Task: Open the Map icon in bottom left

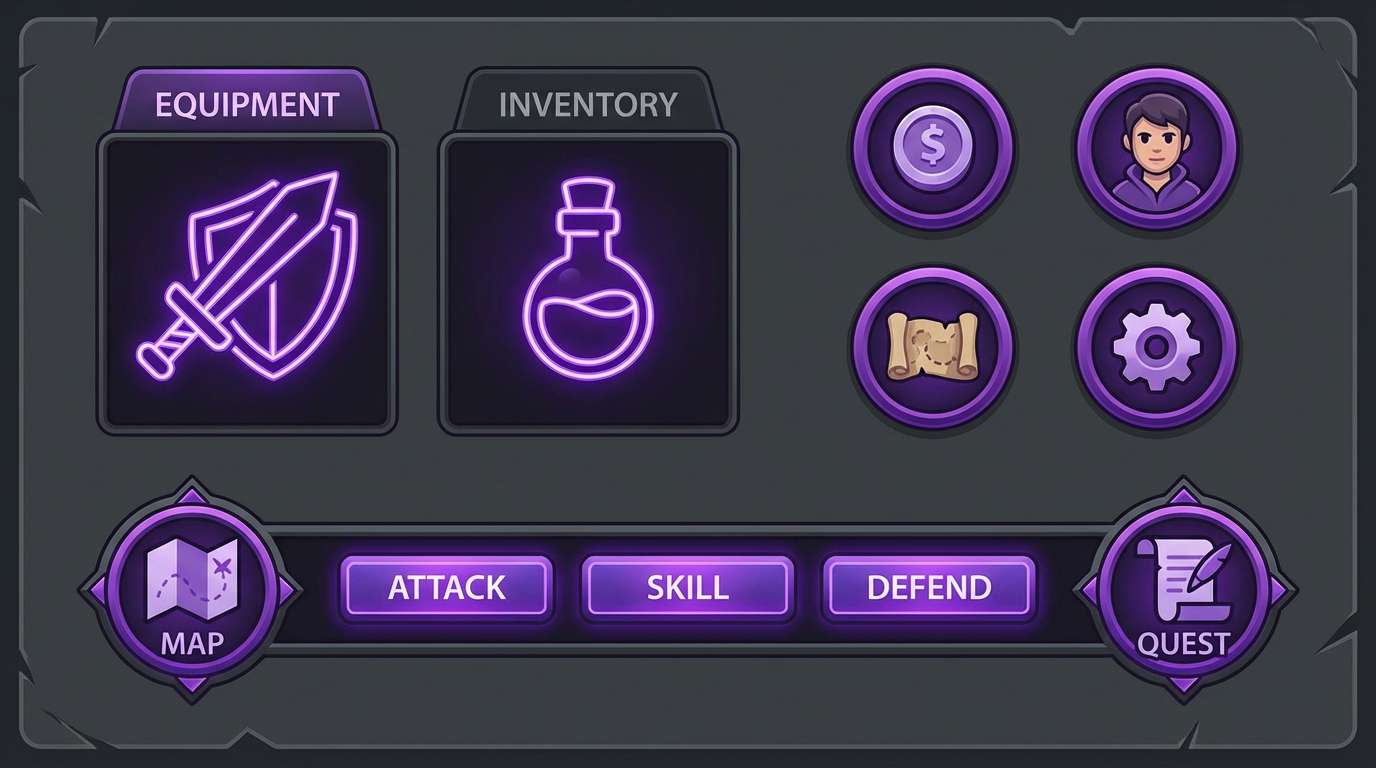Action: point(195,590)
